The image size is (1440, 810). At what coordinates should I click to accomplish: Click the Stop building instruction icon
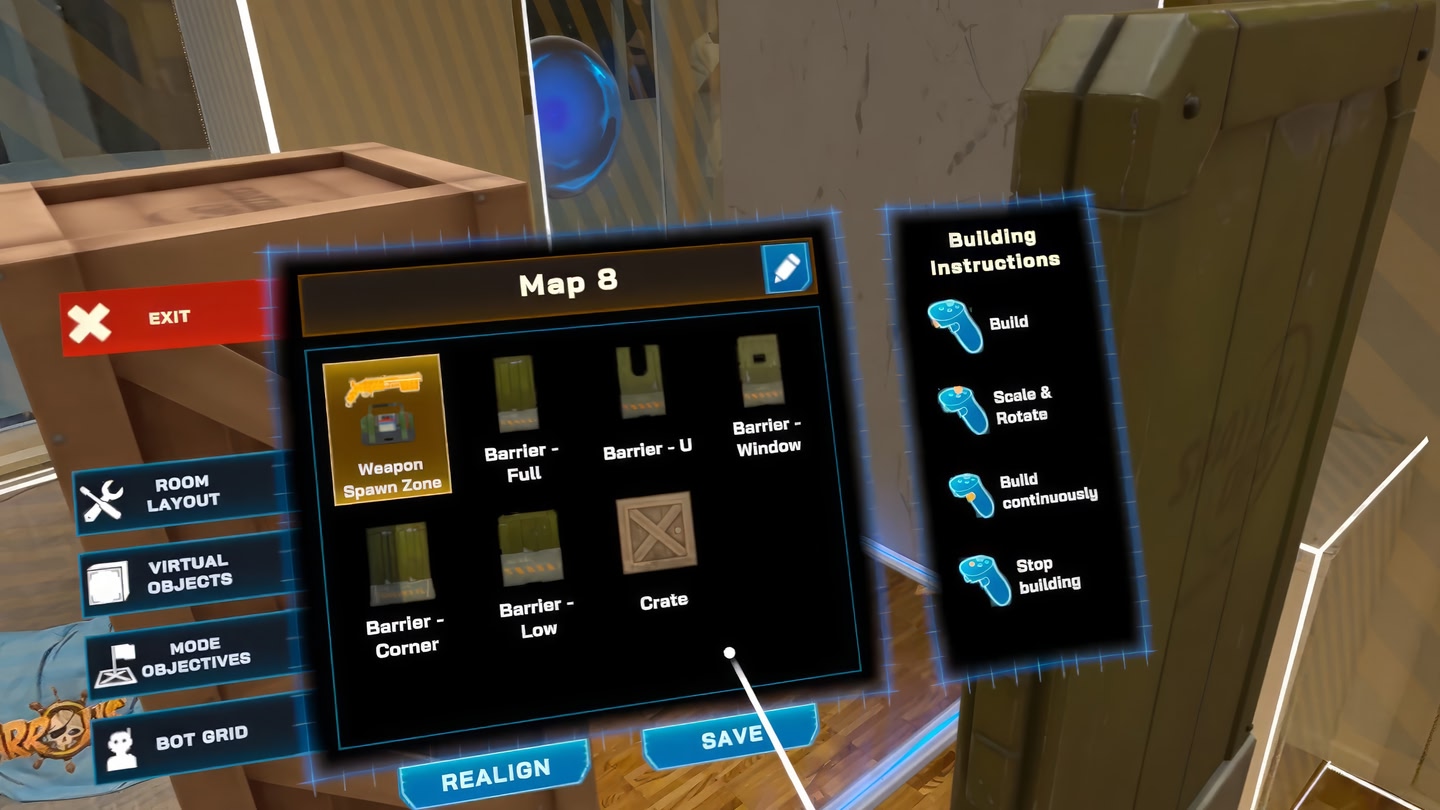[983, 578]
